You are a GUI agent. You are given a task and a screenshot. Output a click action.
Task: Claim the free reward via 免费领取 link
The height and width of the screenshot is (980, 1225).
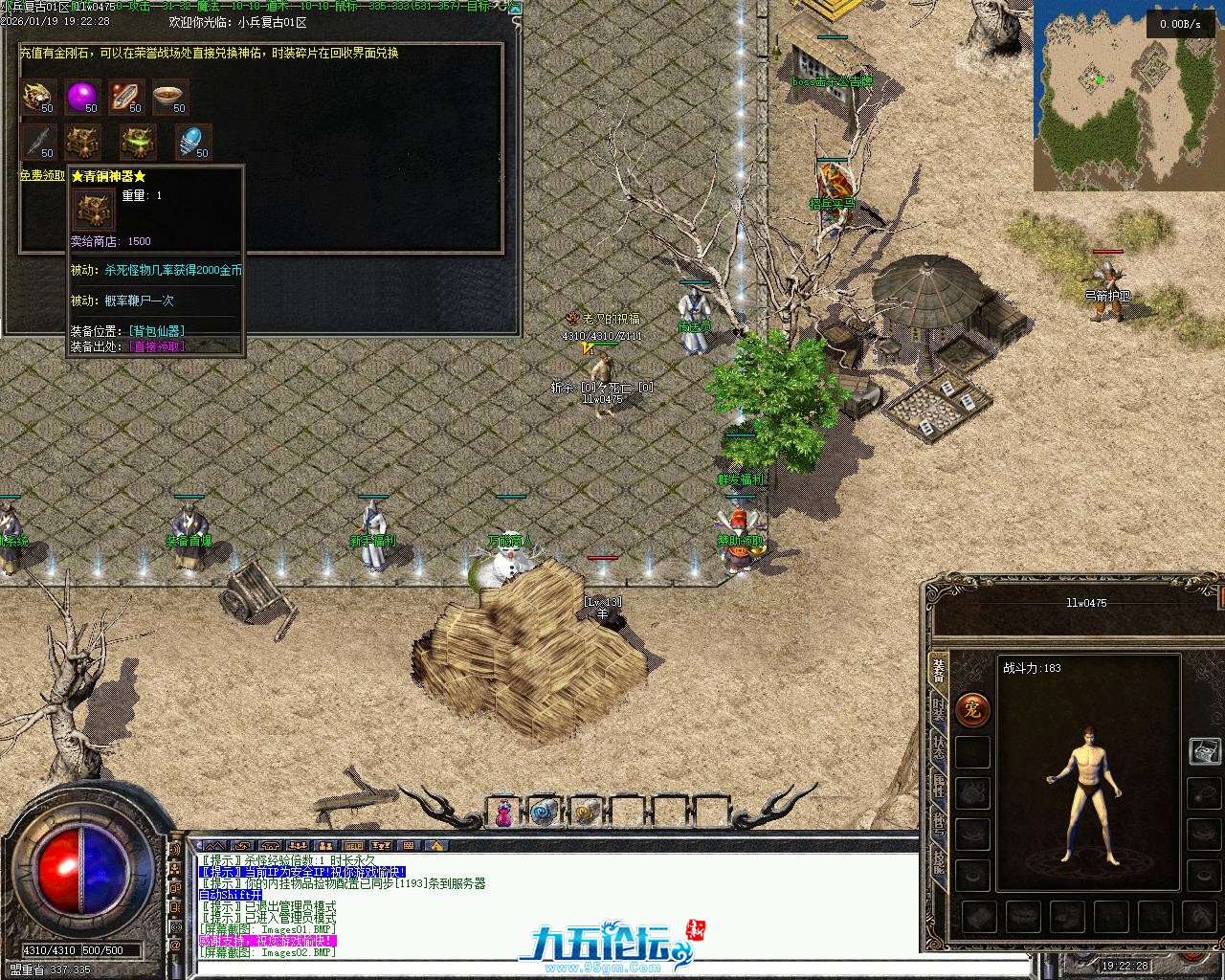point(42,175)
